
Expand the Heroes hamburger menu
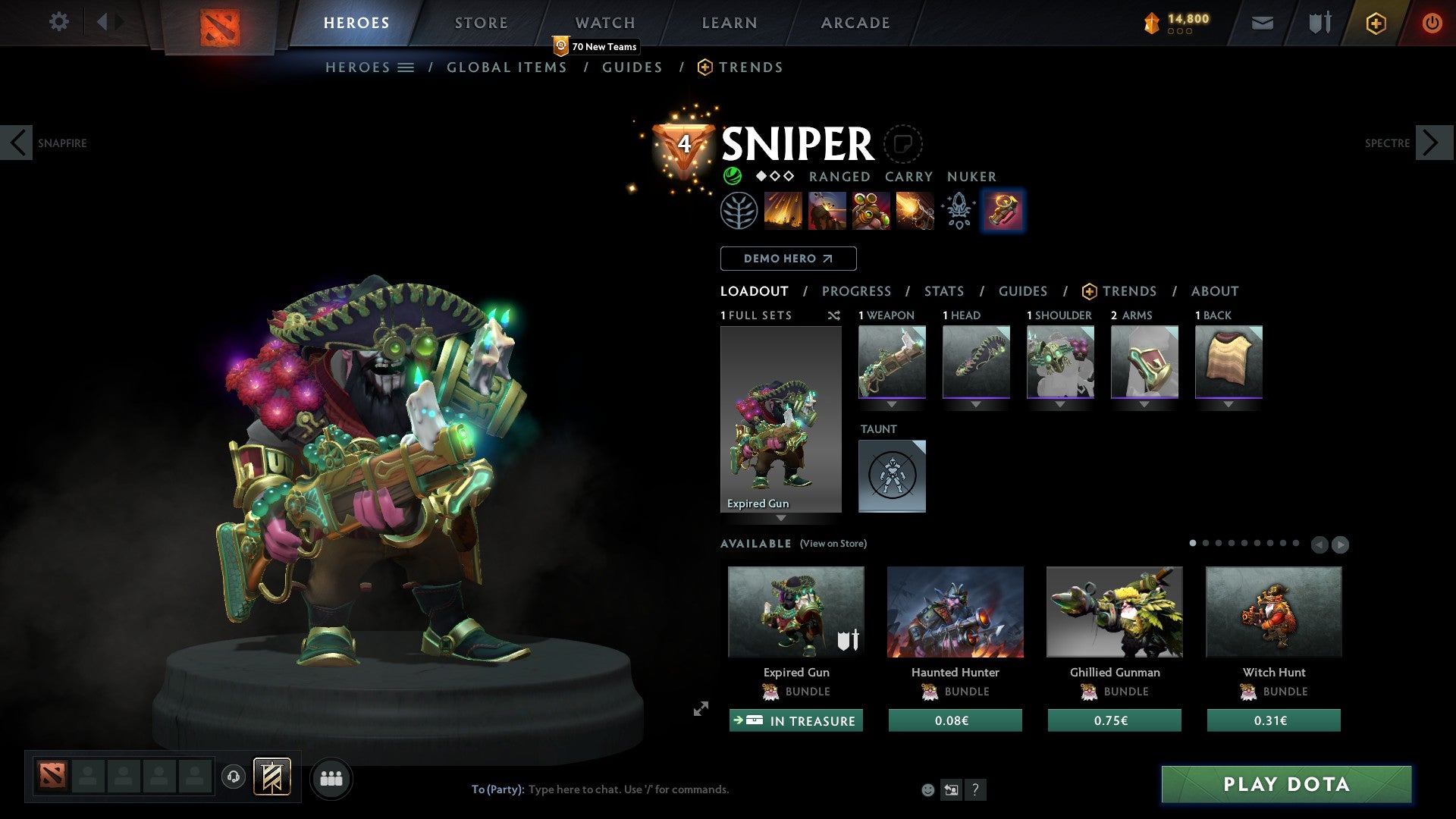coord(406,67)
